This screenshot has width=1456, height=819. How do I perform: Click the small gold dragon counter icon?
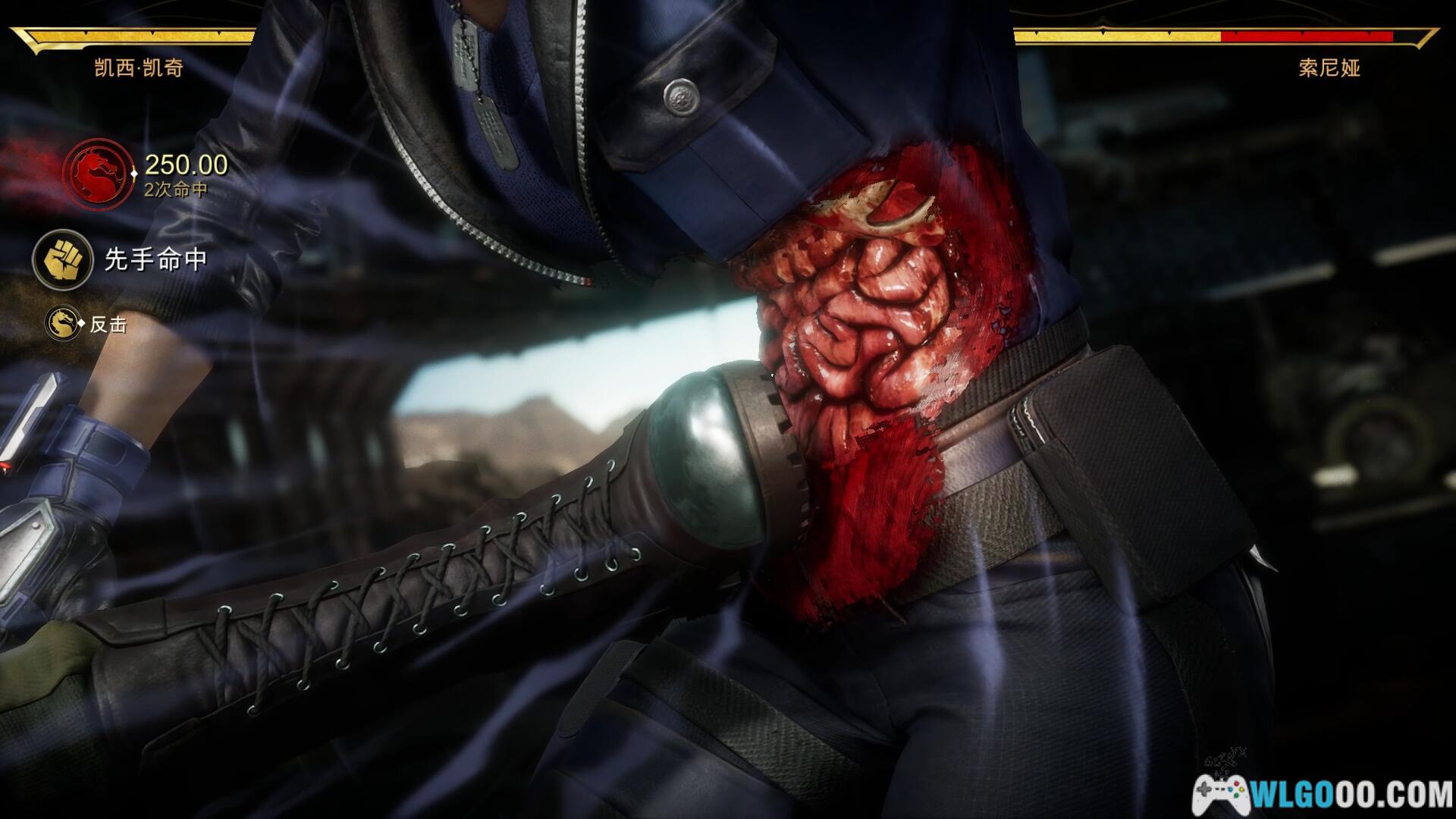[x=63, y=324]
